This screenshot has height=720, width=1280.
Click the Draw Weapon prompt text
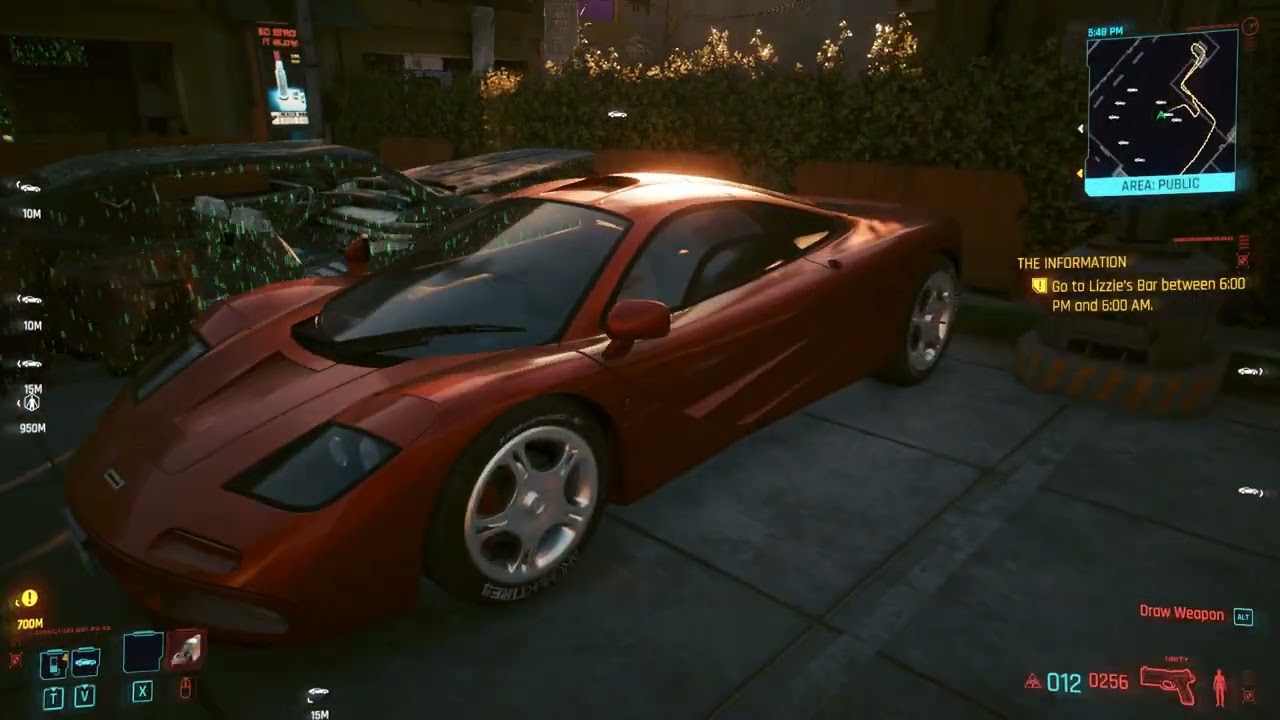pos(1183,614)
